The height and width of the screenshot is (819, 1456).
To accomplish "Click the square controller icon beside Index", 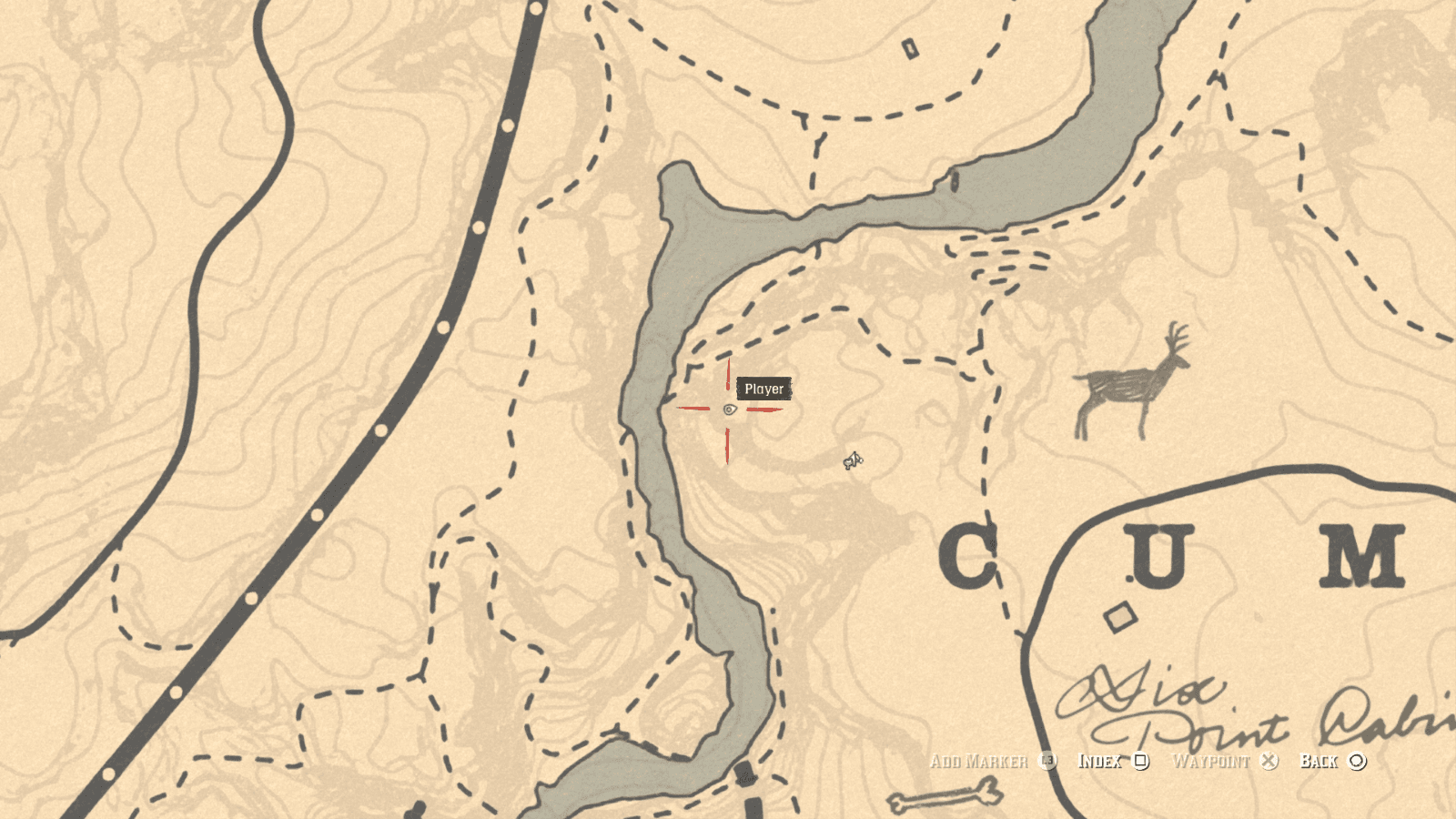I will pyautogui.click(x=1140, y=762).
